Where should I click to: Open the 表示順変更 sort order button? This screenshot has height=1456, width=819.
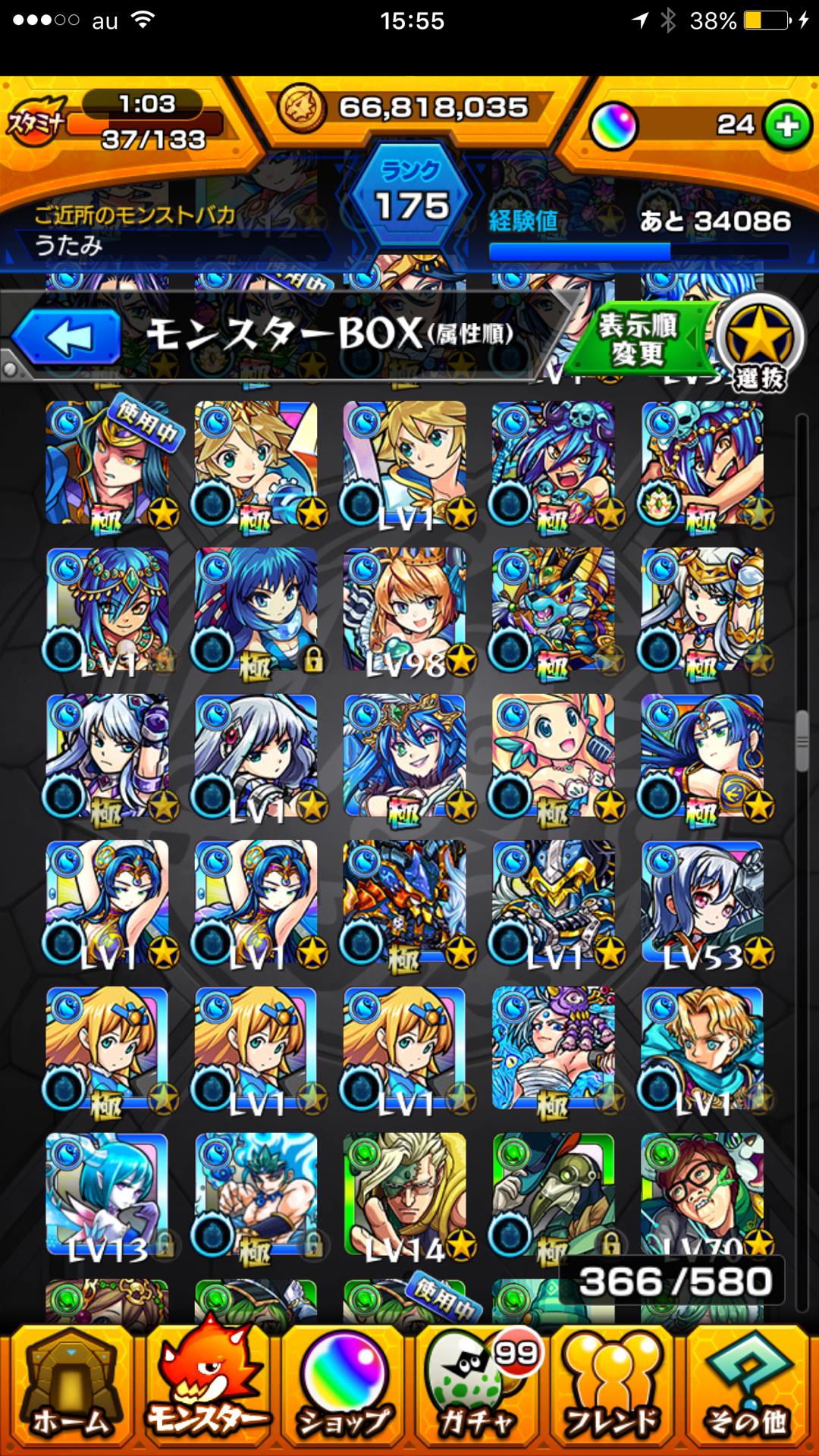point(639,339)
